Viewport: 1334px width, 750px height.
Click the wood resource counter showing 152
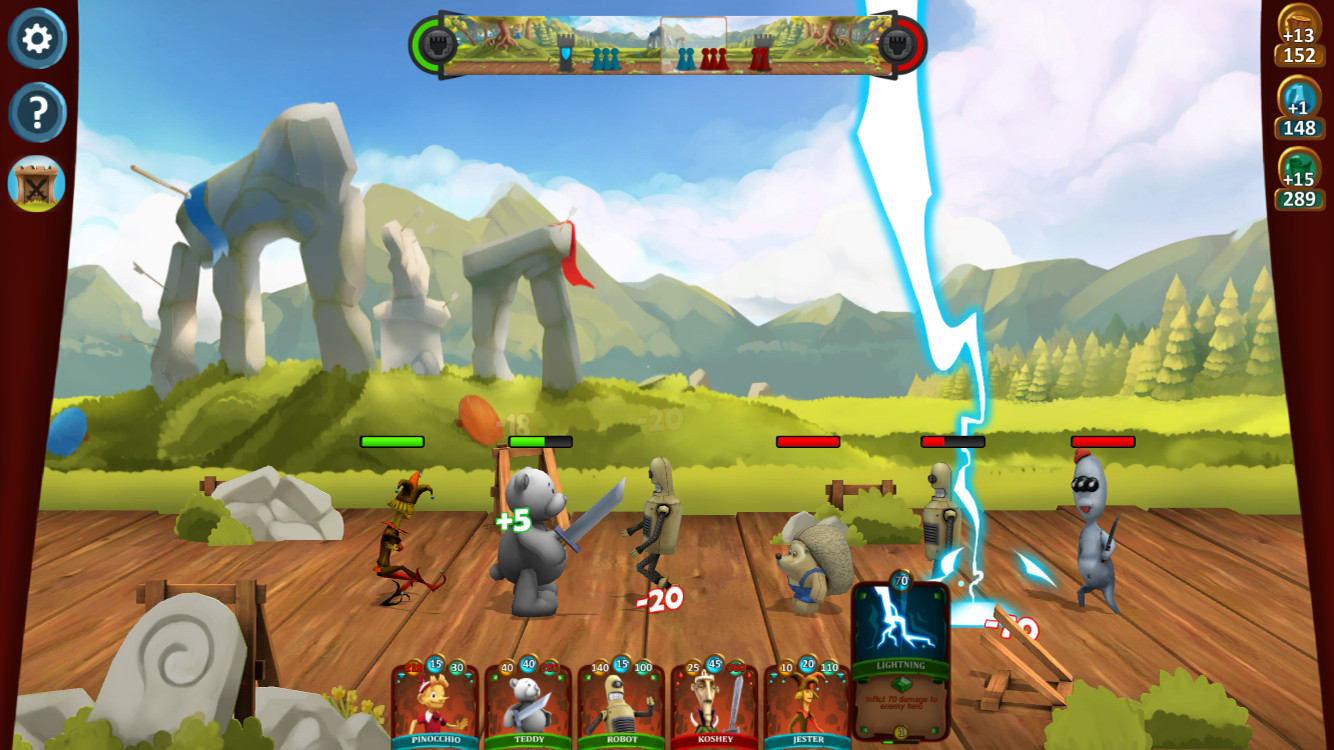pos(1300,44)
